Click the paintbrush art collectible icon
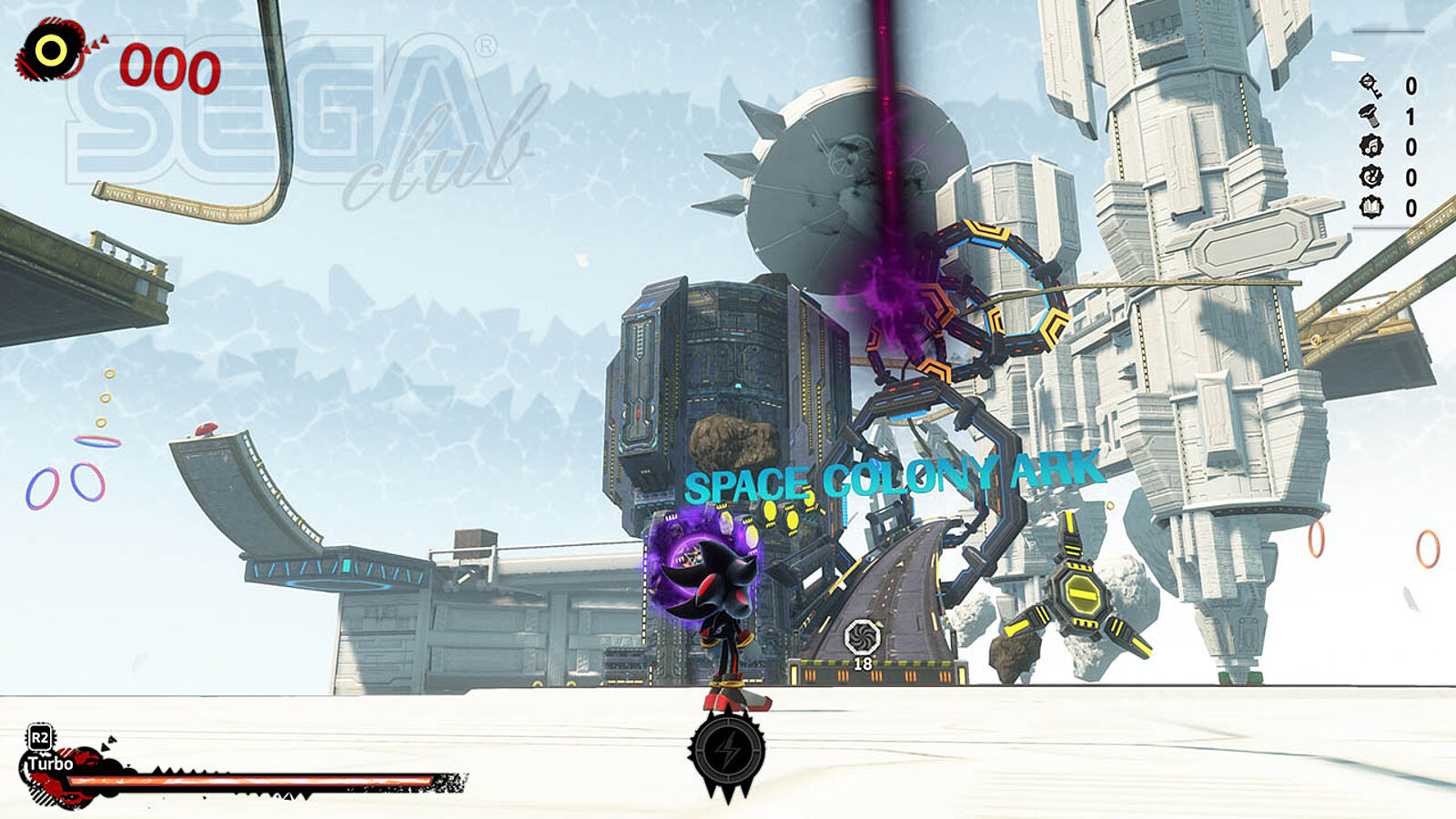The height and width of the screenshot is (819, 1456). pos(1370,177)
